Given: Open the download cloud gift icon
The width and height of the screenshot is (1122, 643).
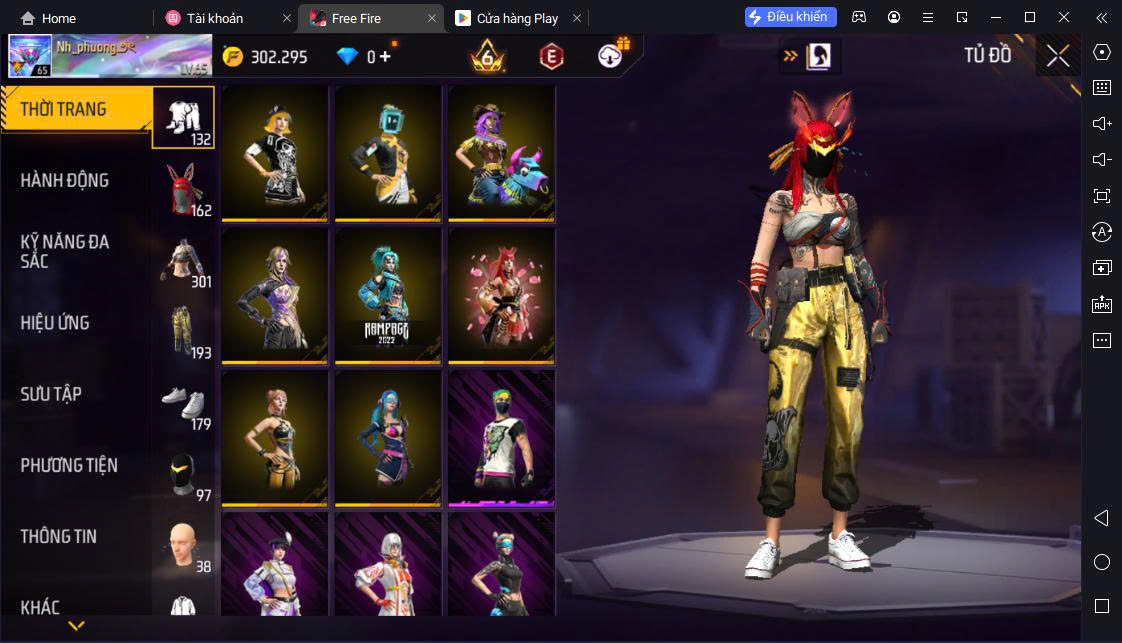Looking at the screenshot, I should pos(611,56).
